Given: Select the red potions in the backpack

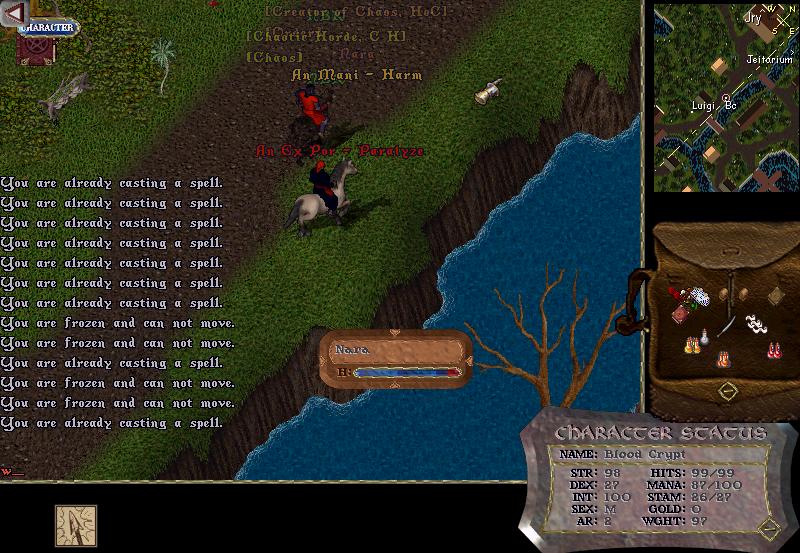Looking at the screenshot, I should point(773,349).
